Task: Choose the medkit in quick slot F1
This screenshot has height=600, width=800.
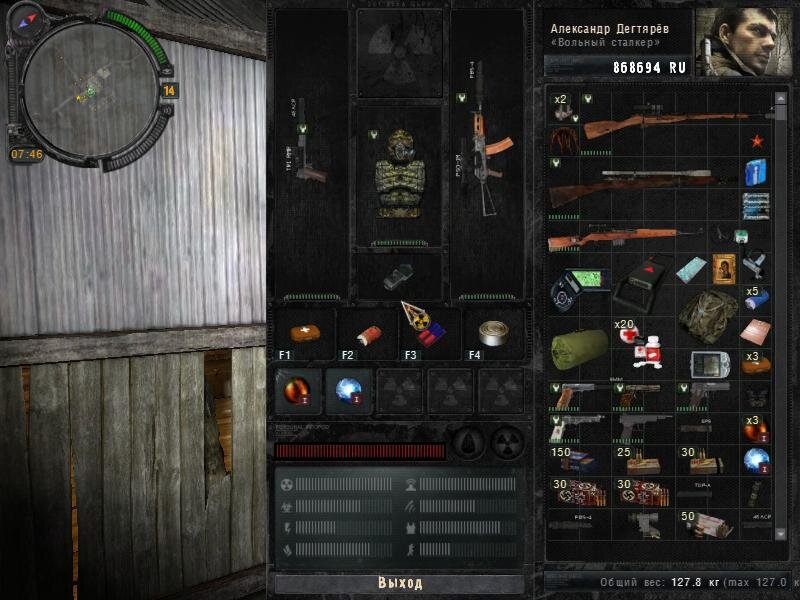Action: (301, 333)
